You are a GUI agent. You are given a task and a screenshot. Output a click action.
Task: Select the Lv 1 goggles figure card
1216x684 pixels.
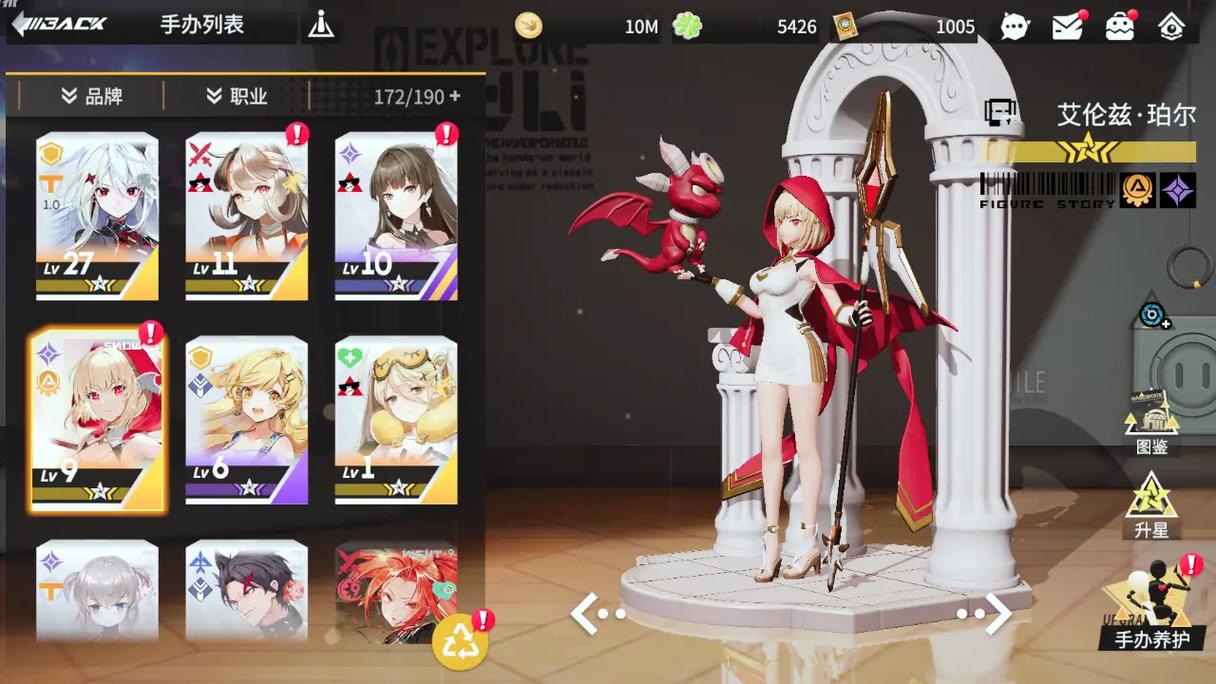click(396, 420)
